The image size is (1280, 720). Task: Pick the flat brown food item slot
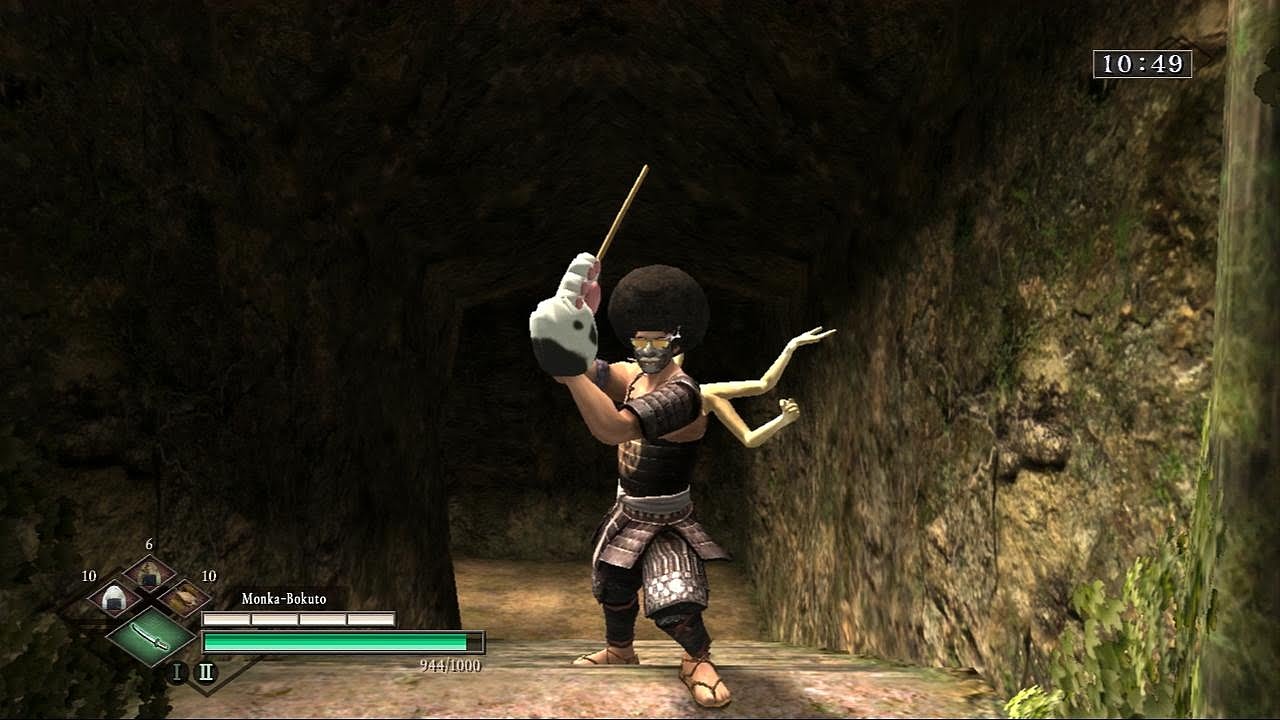click(185, 599)
